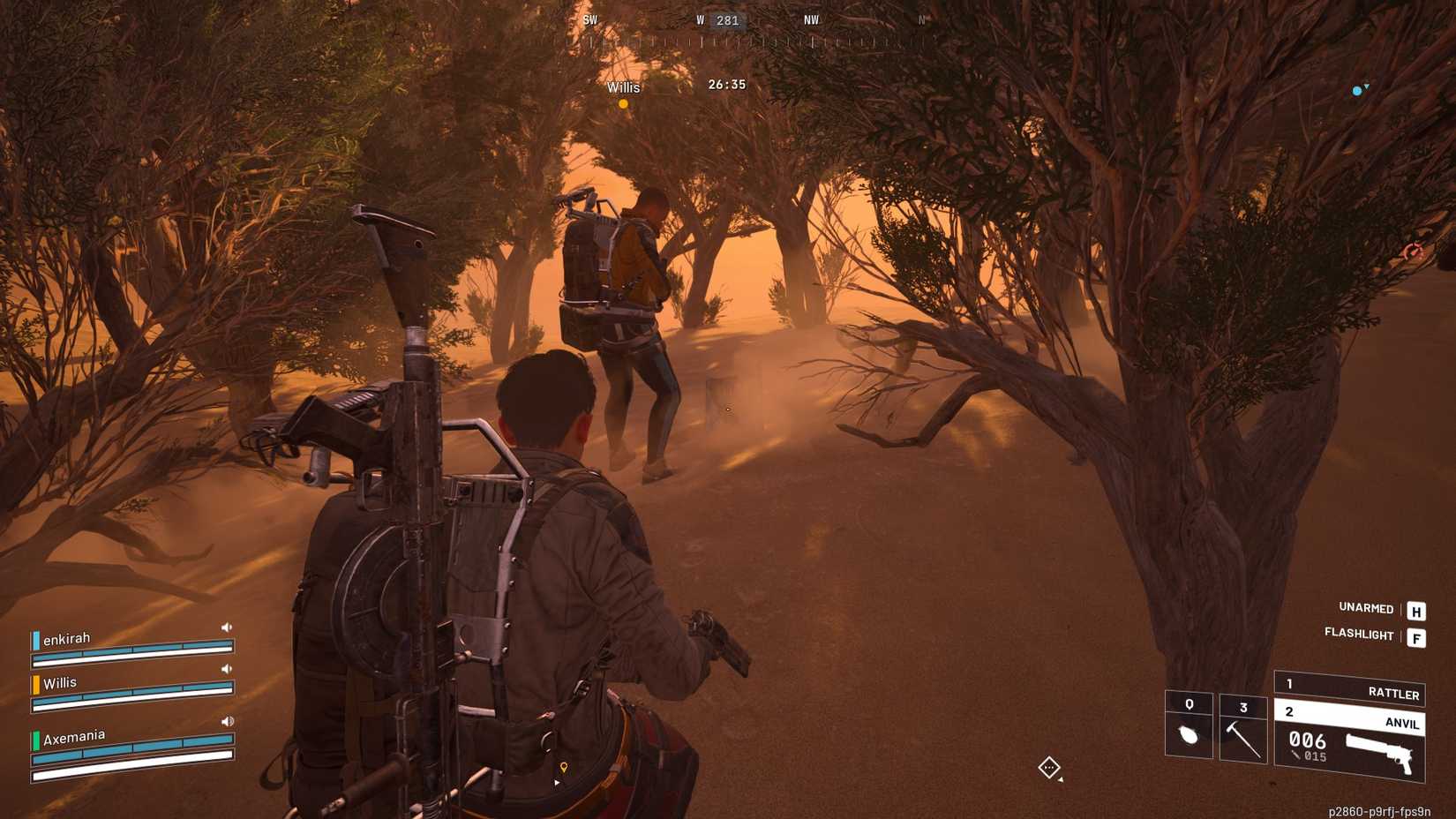Click Willis's yellow player marker below the compass
The height and width of the screenshot is (819, 1456).
point(624,104)
